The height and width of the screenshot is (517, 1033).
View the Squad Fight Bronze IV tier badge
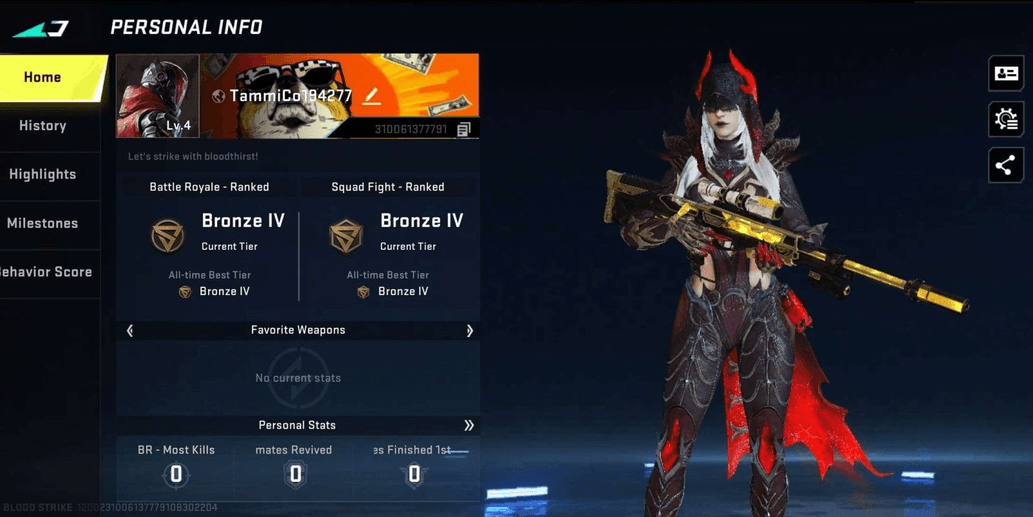pyautogui.click(x=346, y=235)
